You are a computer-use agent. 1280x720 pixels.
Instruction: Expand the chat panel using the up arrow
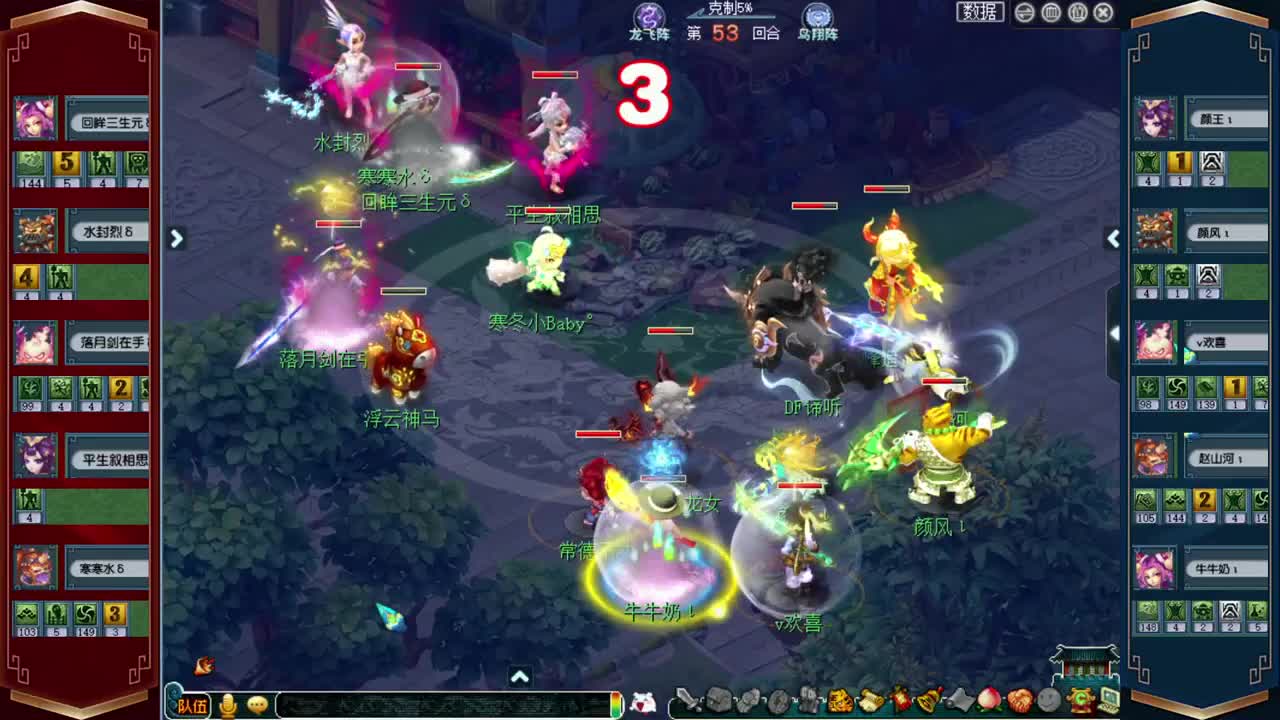(x=520, y=677)
